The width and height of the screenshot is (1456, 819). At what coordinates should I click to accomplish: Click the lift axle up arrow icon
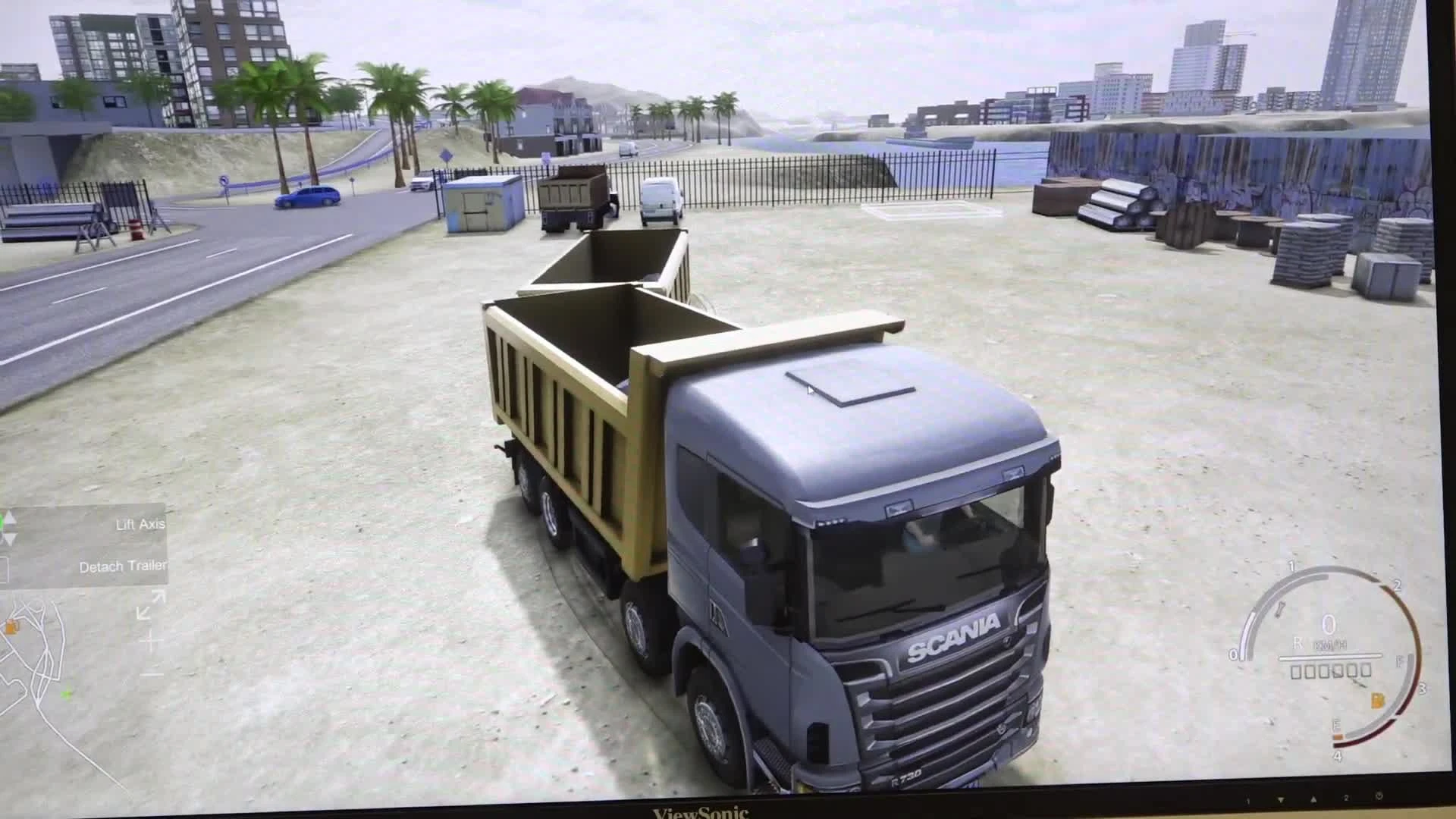(x=10, y=519)
